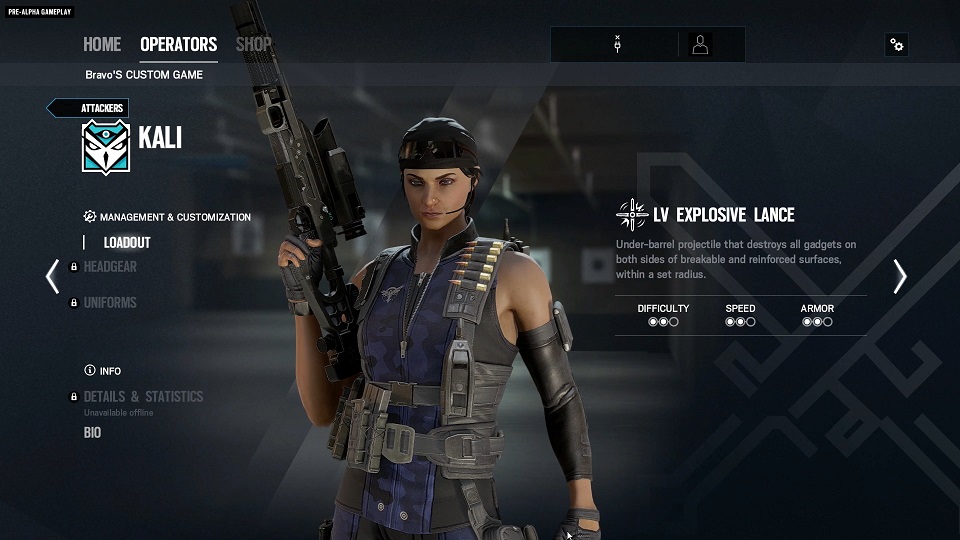Click the player profile icon
Viewport: 960px width, 540px height.
701,44
